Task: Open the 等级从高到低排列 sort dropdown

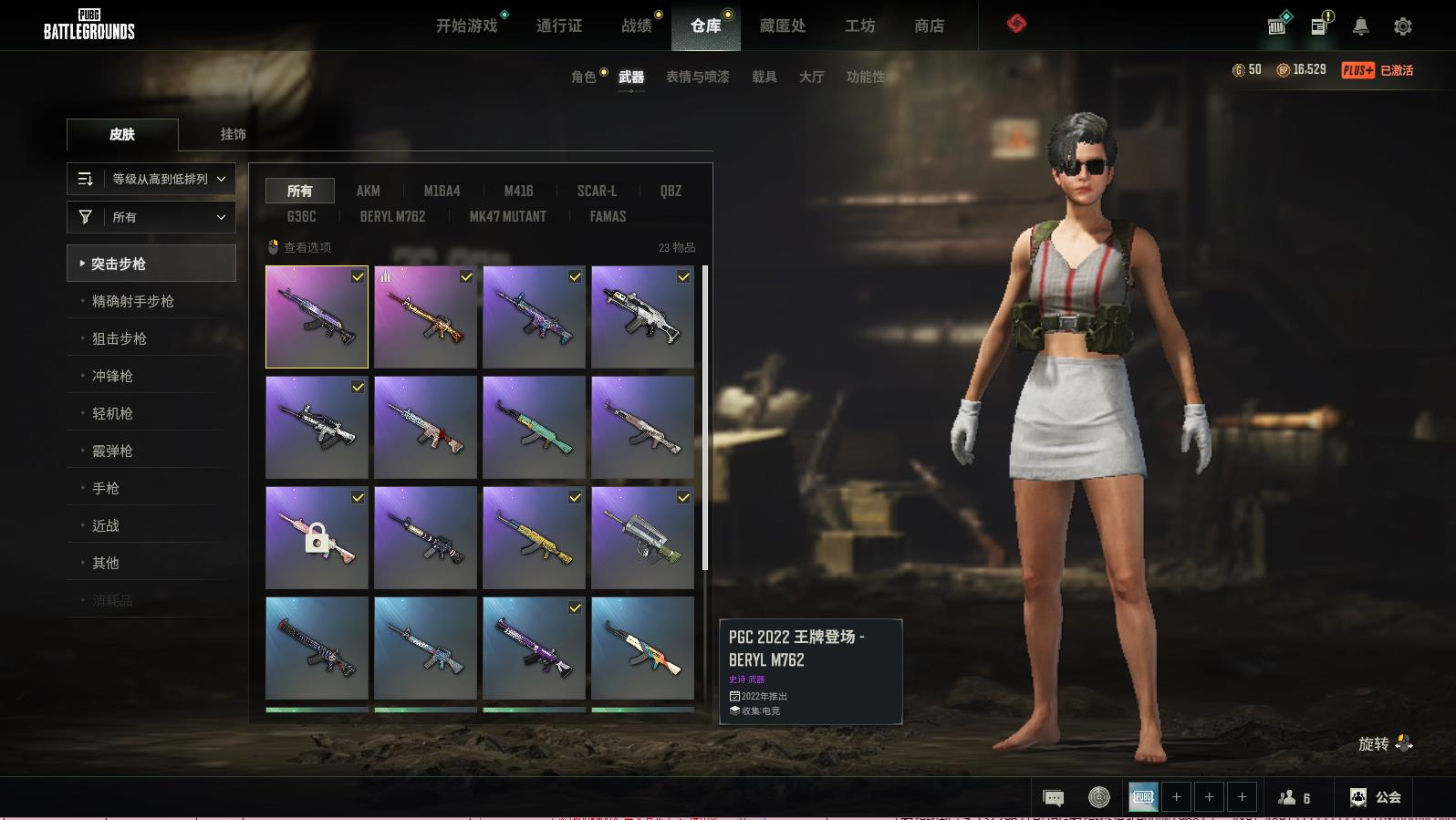Action: pos(151,179)
